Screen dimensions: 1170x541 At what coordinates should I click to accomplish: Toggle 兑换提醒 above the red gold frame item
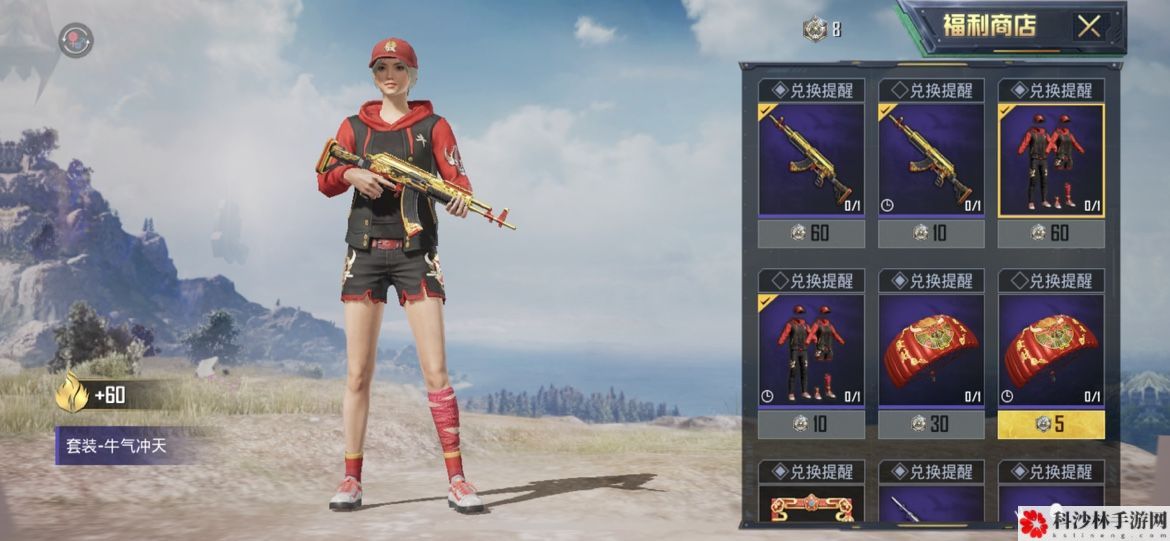coord(811,471)
